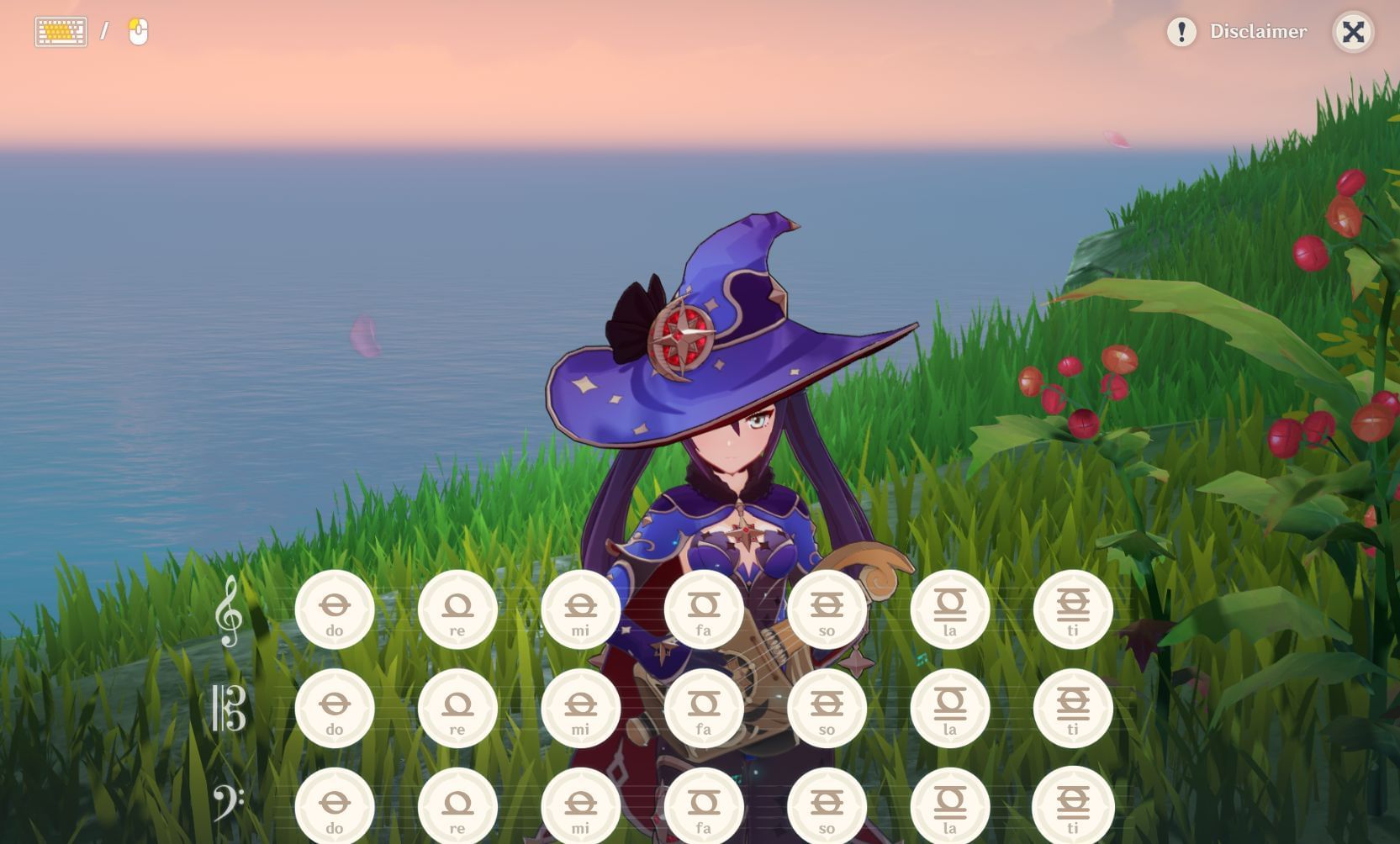
Task: Play the "so" note in the treble row
Action: (827, 607)
